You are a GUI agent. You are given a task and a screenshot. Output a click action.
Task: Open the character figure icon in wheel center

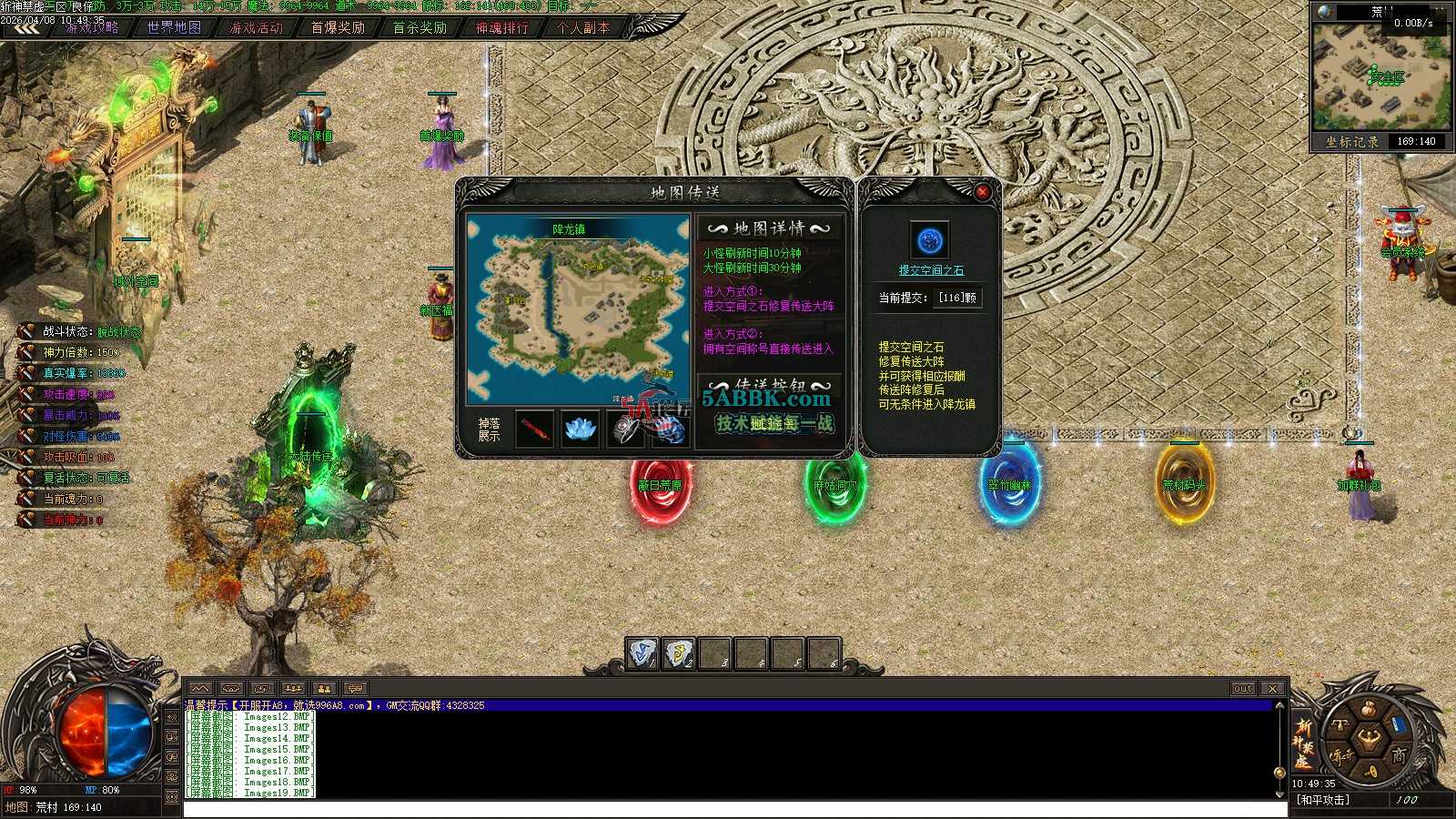(1368, 738)
